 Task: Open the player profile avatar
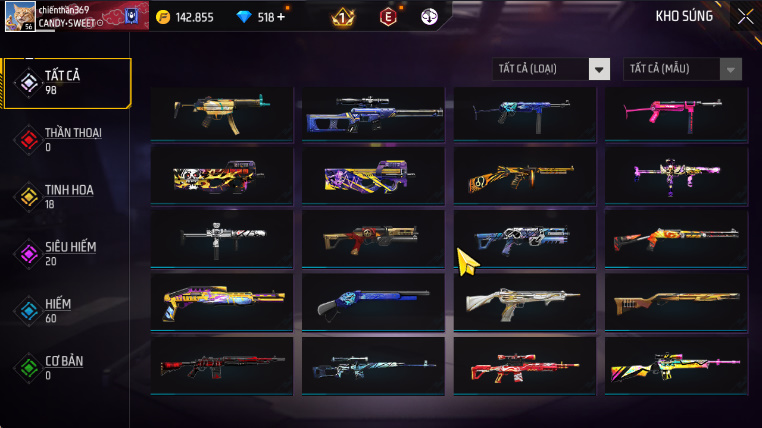point(20,16)
